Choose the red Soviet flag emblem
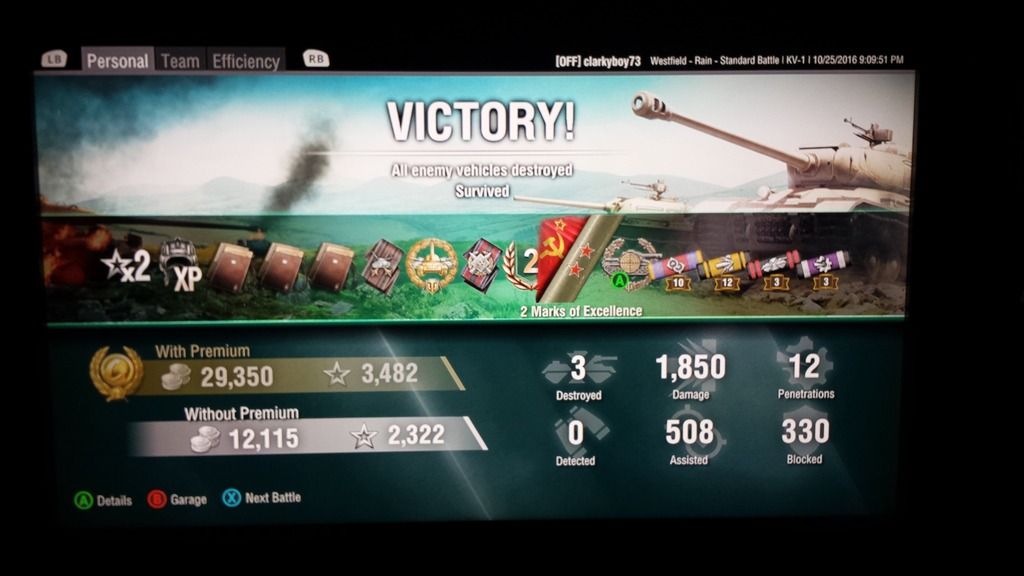The image size is (1024, 576). tap(557, 250)
